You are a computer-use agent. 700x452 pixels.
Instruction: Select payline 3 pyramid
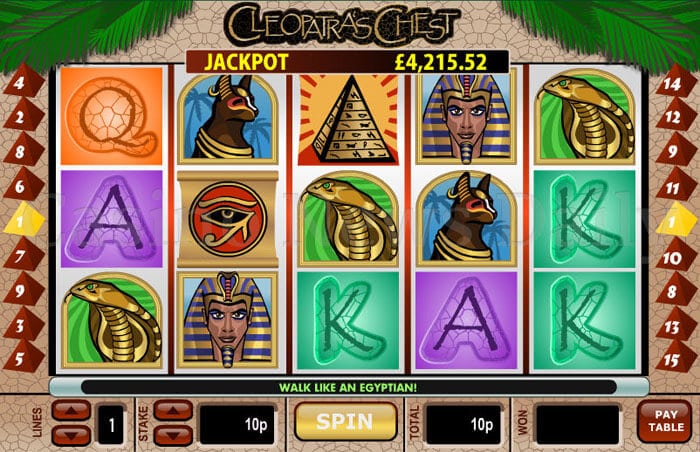pyautogui.click(x=17, y=326)
